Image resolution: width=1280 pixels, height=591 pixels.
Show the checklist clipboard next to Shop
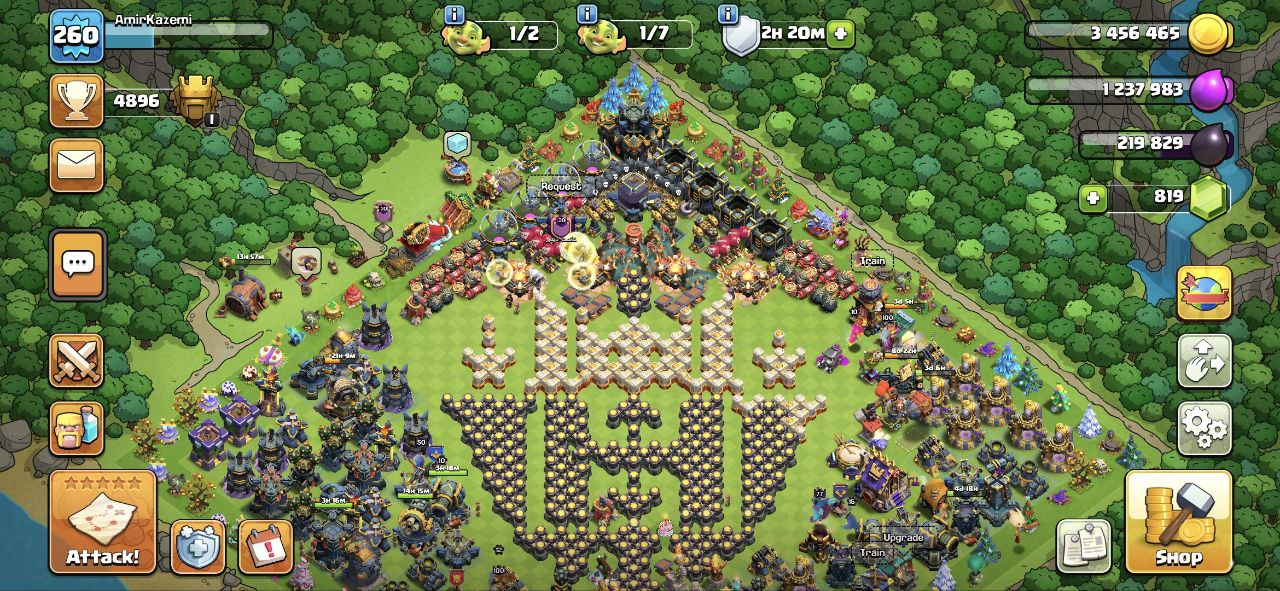(1084, 546)
